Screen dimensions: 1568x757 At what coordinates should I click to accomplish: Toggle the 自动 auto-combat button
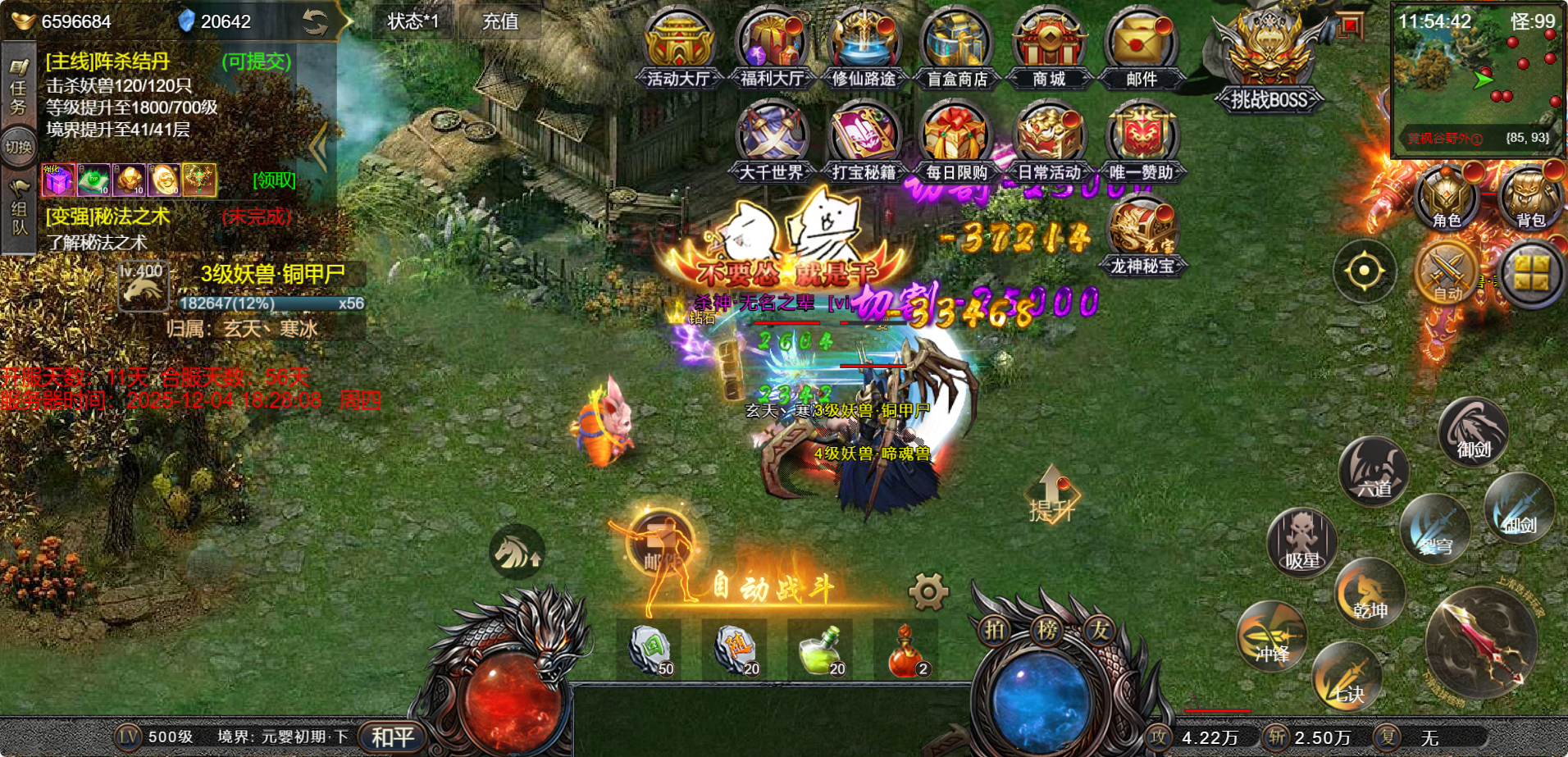click(x=1447, y=273)
